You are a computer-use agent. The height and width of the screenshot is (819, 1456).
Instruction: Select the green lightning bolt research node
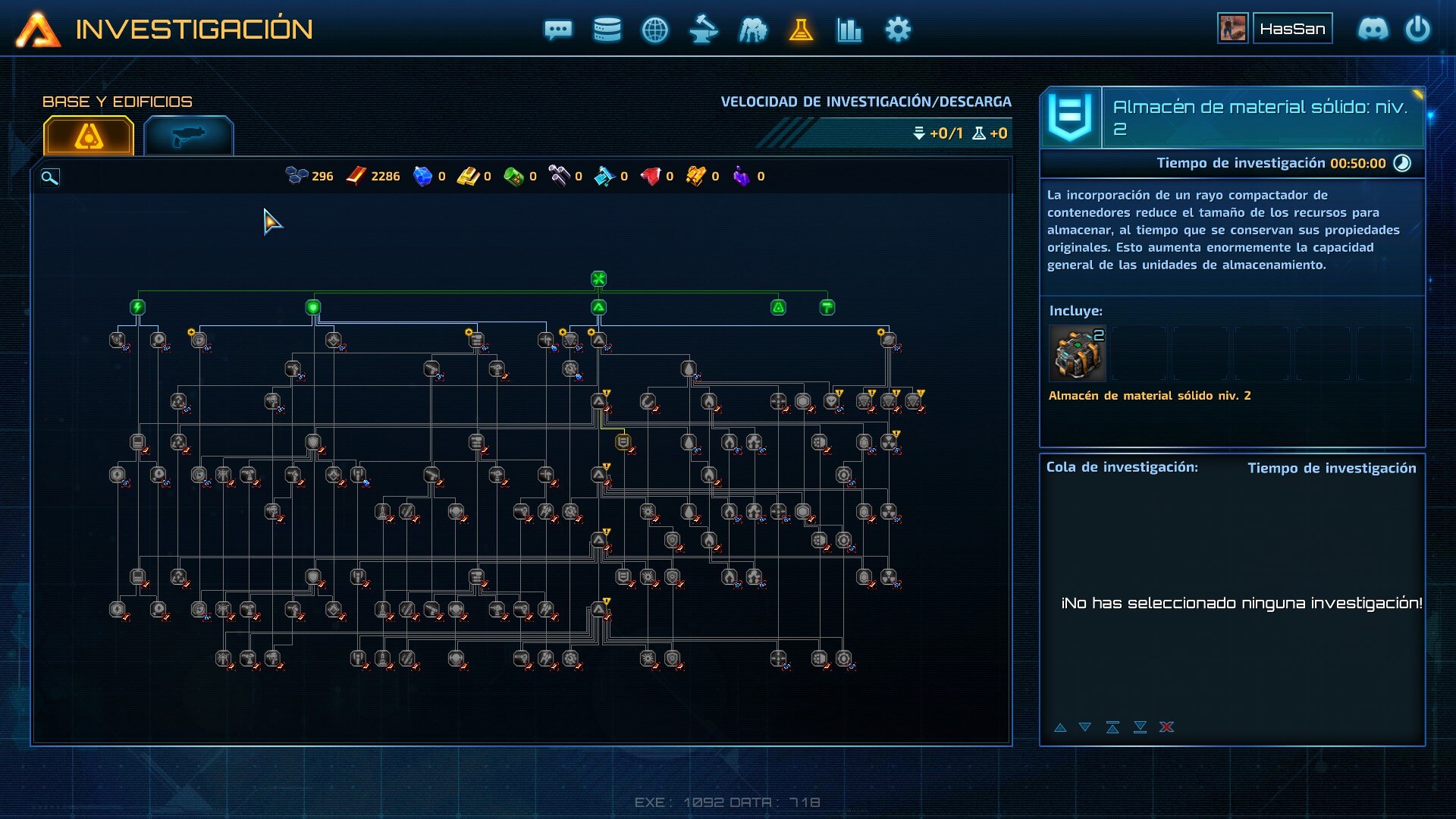pyautogui.click(x=137, y=307)
